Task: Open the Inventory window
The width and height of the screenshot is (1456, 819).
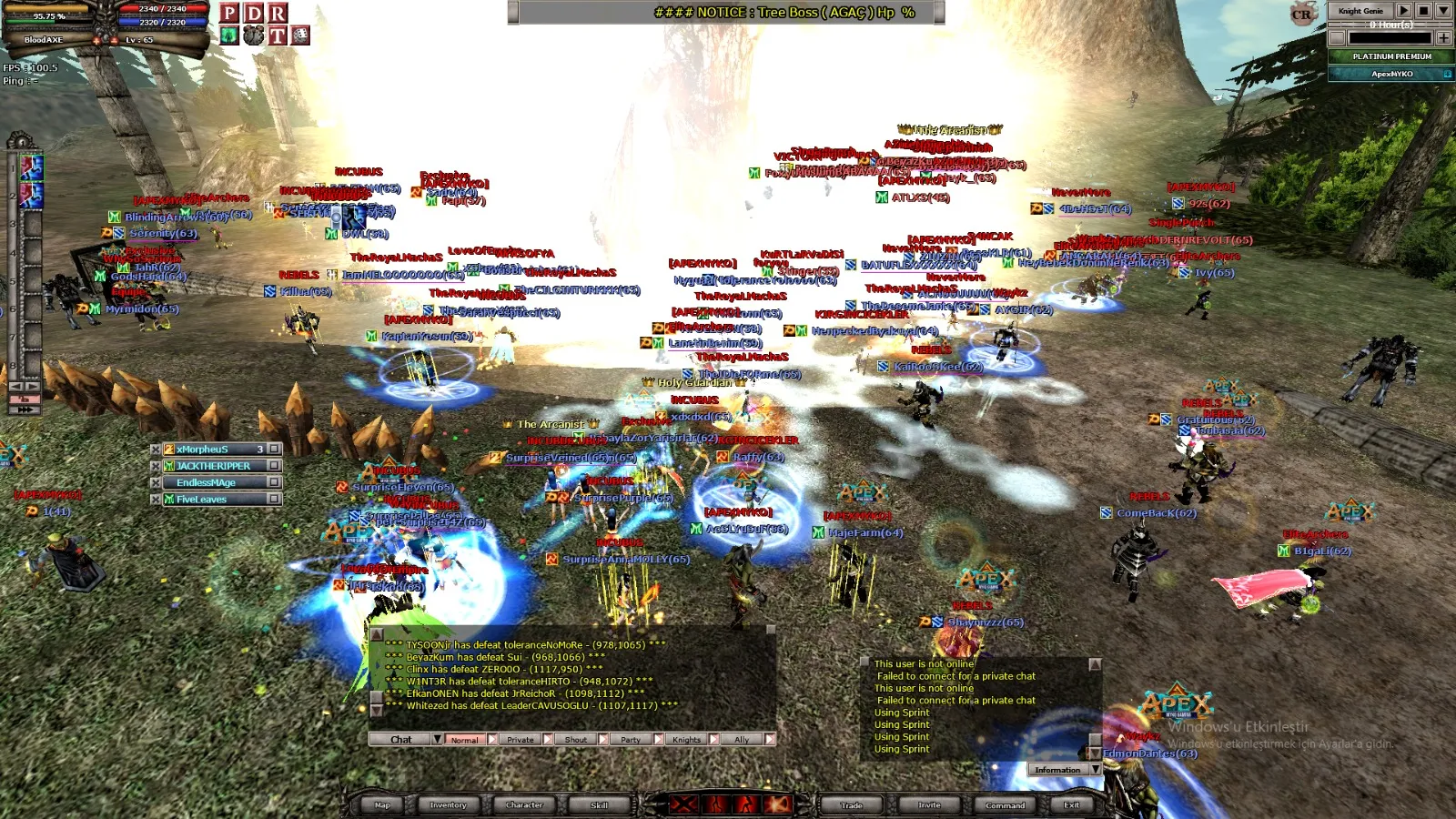Action: (x=448, y=805)
